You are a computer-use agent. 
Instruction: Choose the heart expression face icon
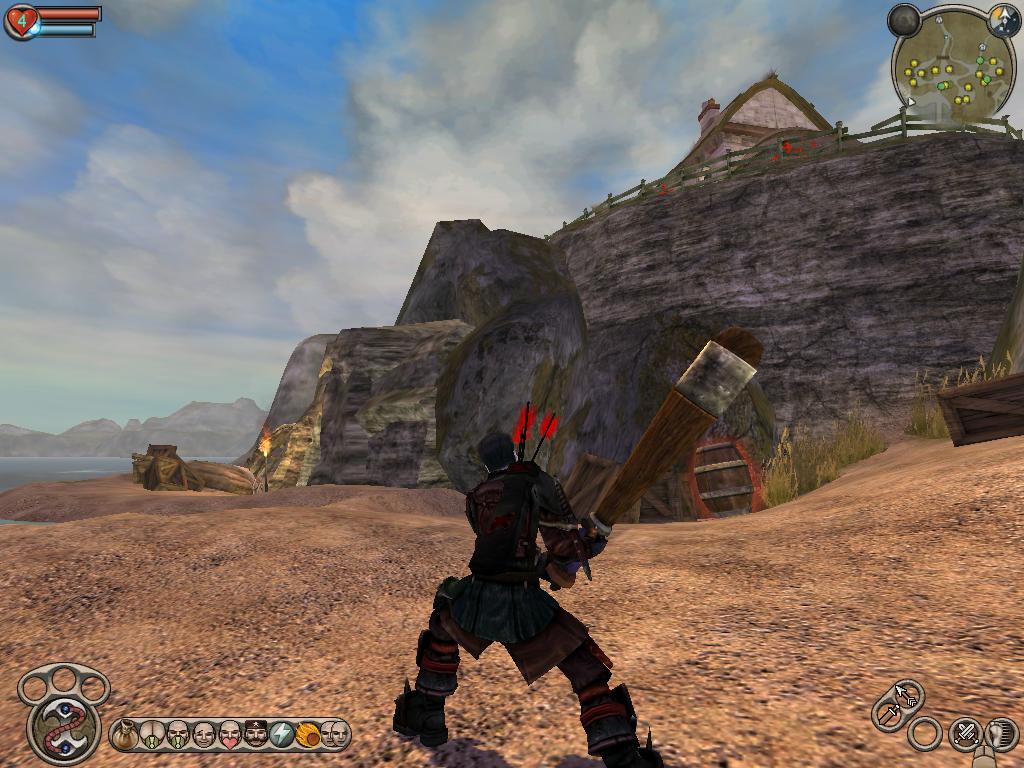[230, 735]
